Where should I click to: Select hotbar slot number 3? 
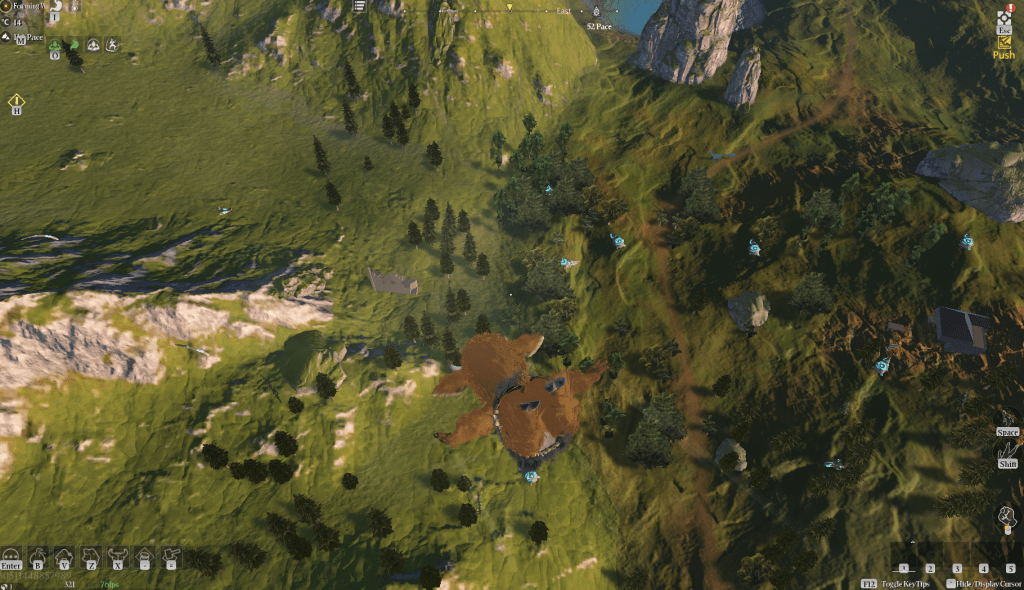957,568
